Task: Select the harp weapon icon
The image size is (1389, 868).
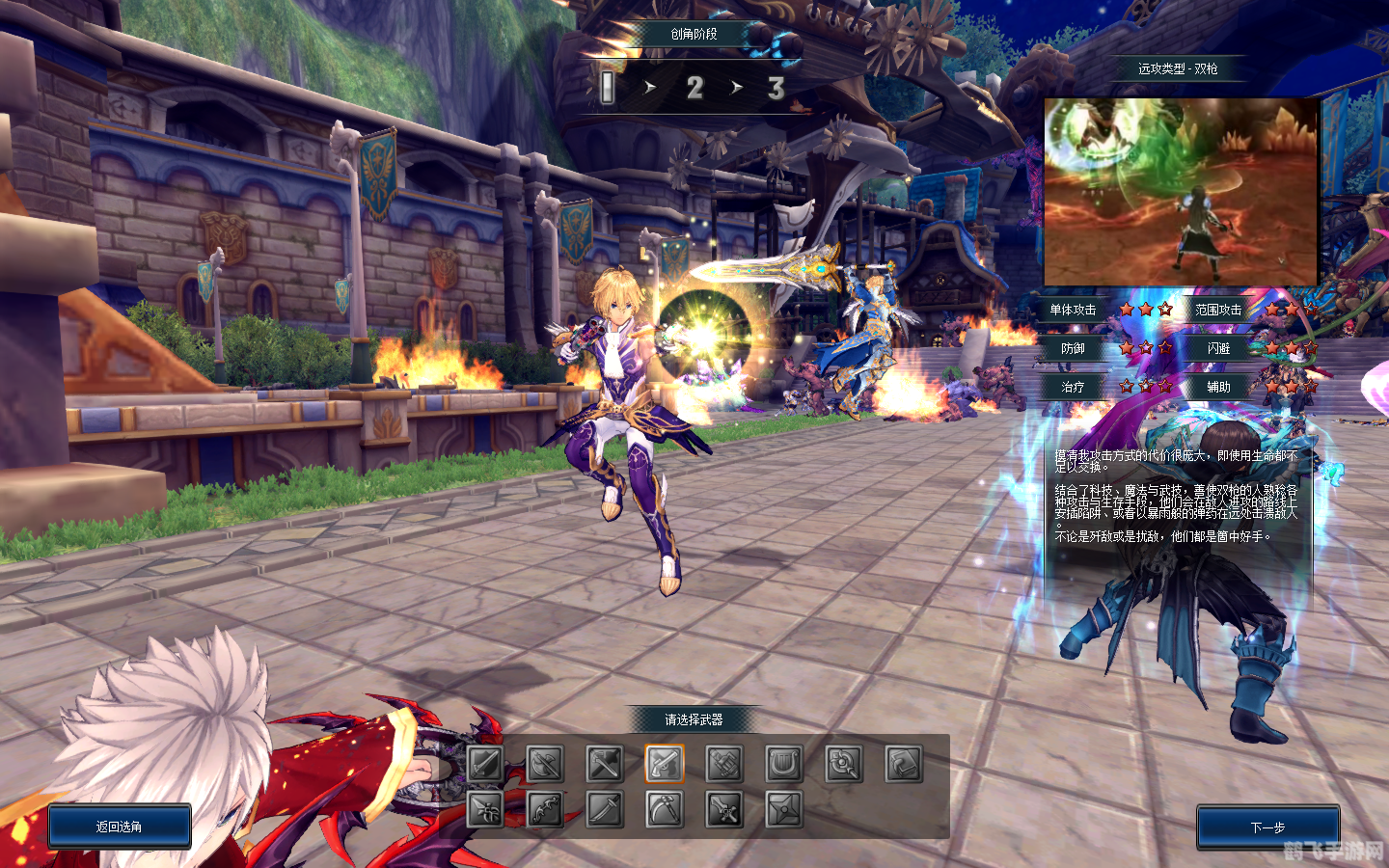Action: click(784, 764)
